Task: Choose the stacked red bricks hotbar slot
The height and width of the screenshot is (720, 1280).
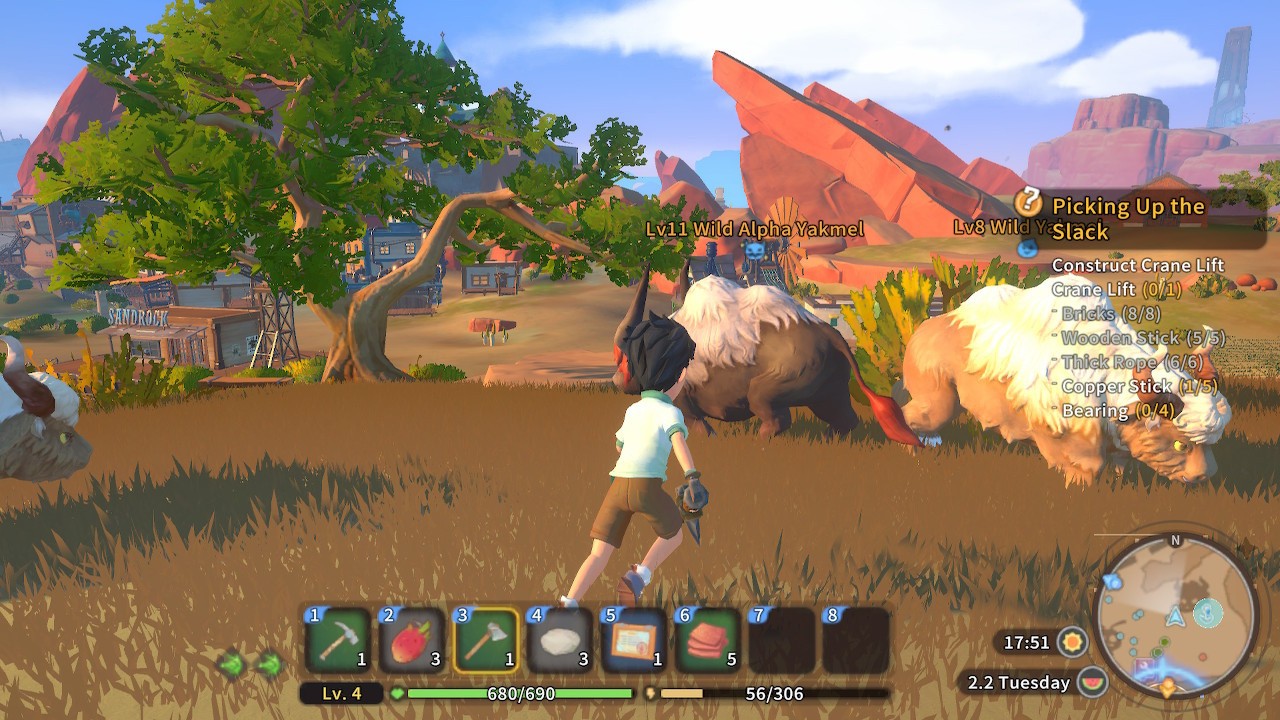Action: (708, 640)
